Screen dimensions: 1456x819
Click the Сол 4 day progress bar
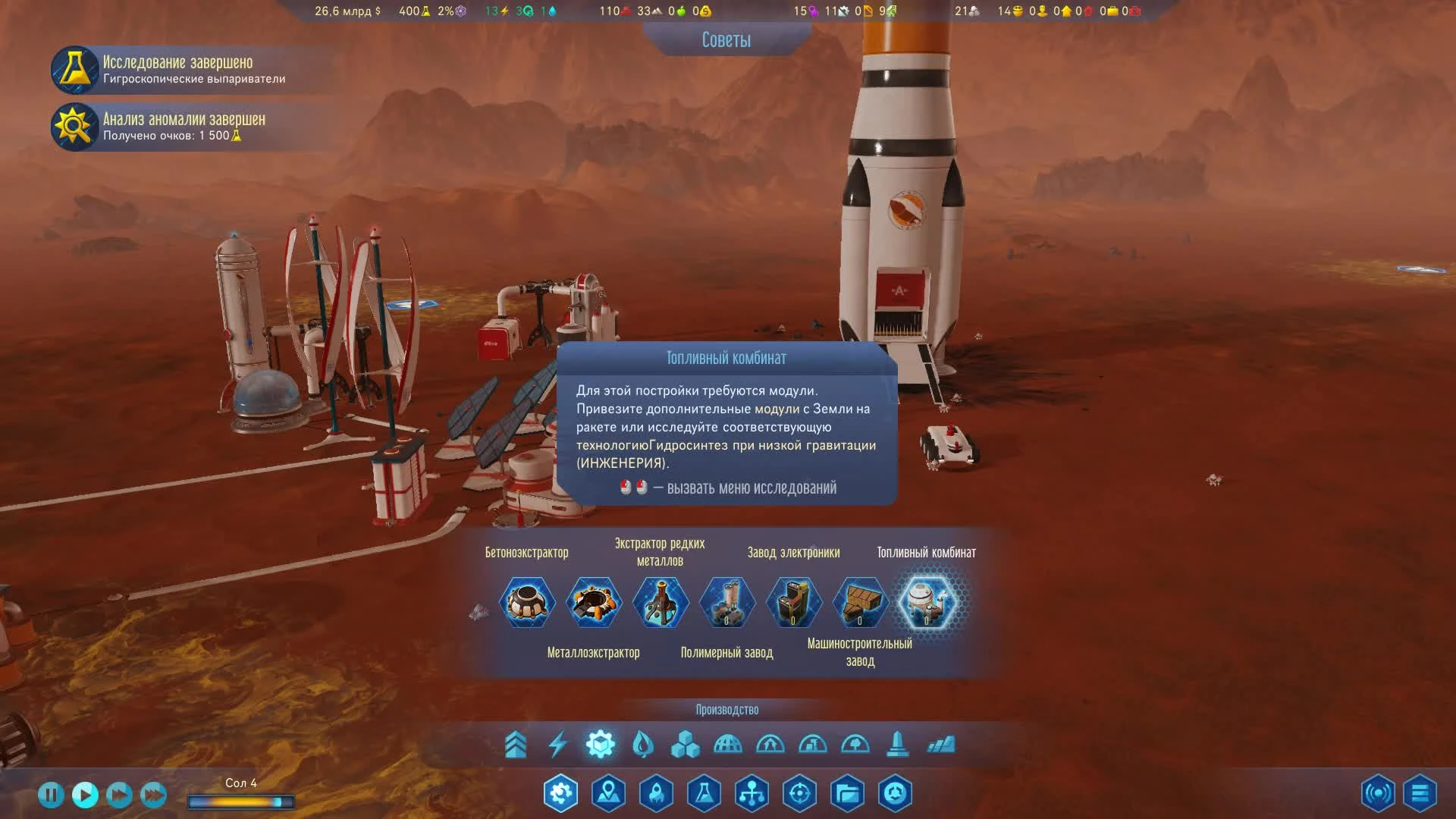pyautogui.click(x=241, y=801)
